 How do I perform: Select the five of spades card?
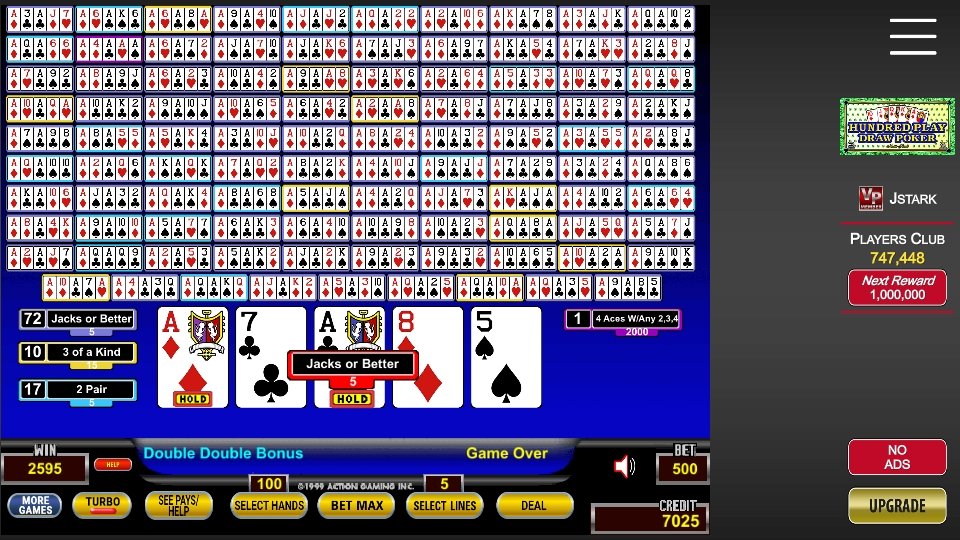(x=505, y=357)
